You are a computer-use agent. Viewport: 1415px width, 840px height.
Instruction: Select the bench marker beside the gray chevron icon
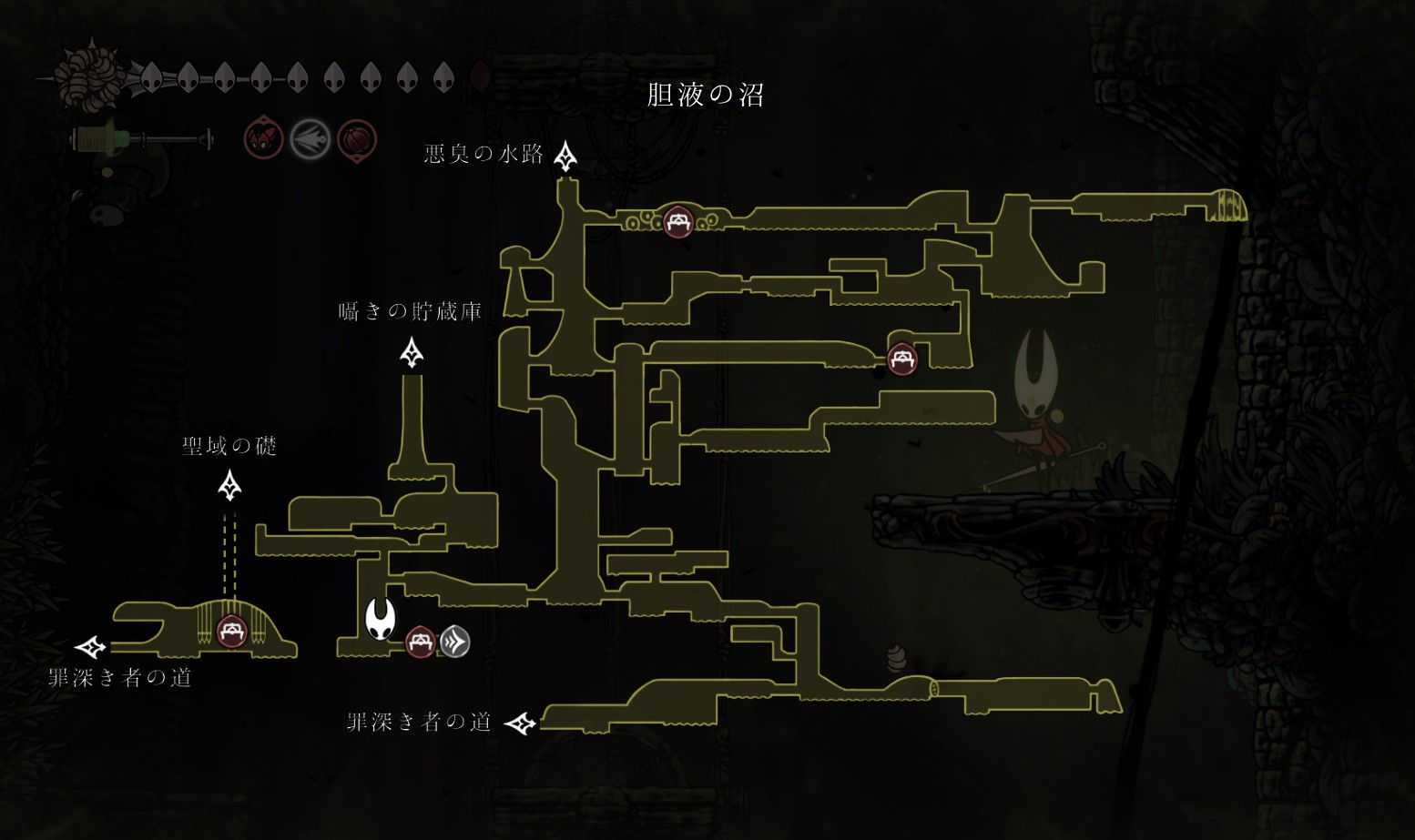[420, 643]
